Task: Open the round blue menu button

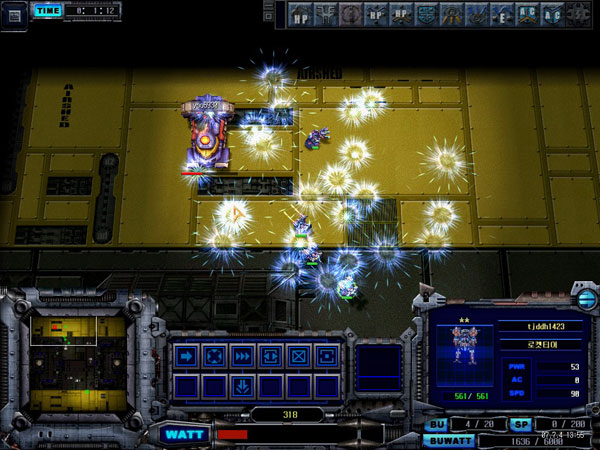Action: click(585, 299)
